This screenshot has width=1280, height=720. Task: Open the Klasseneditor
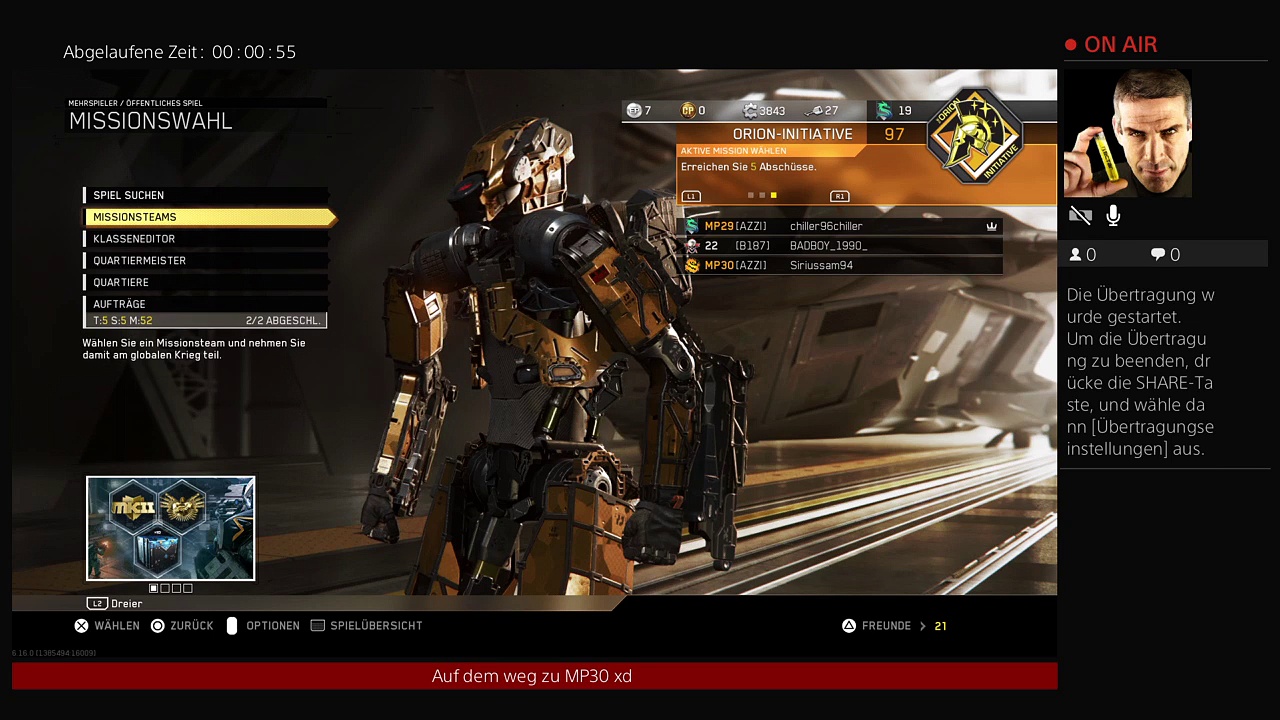coord(134,239)
